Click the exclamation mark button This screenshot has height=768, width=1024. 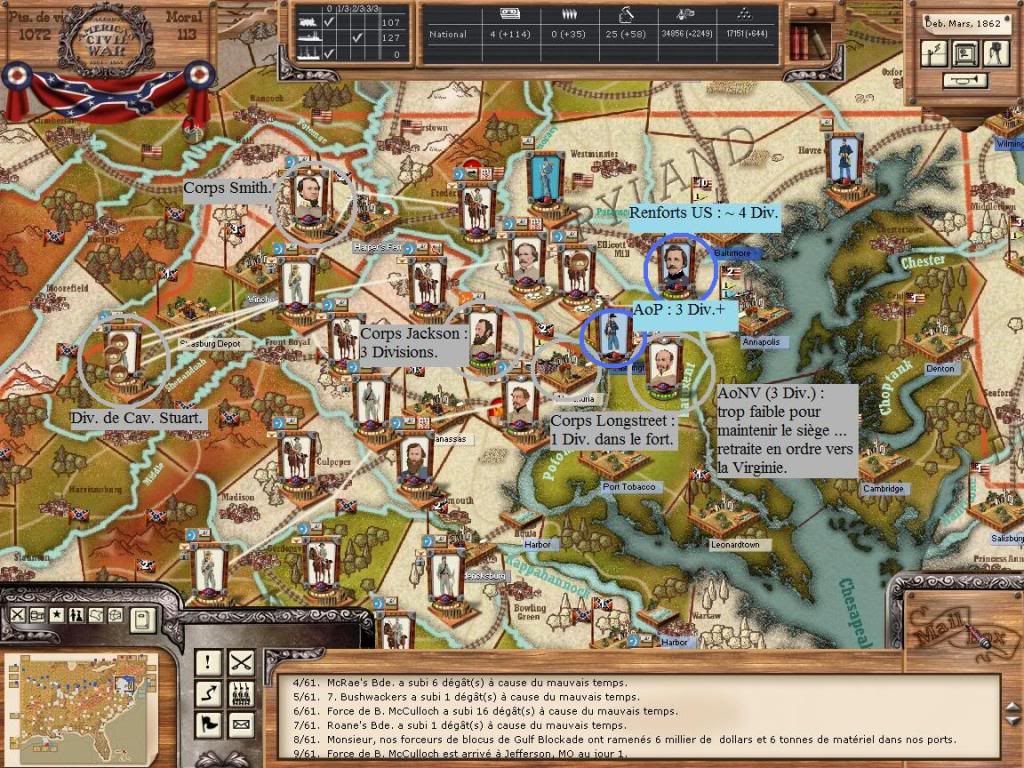point(209,661)
